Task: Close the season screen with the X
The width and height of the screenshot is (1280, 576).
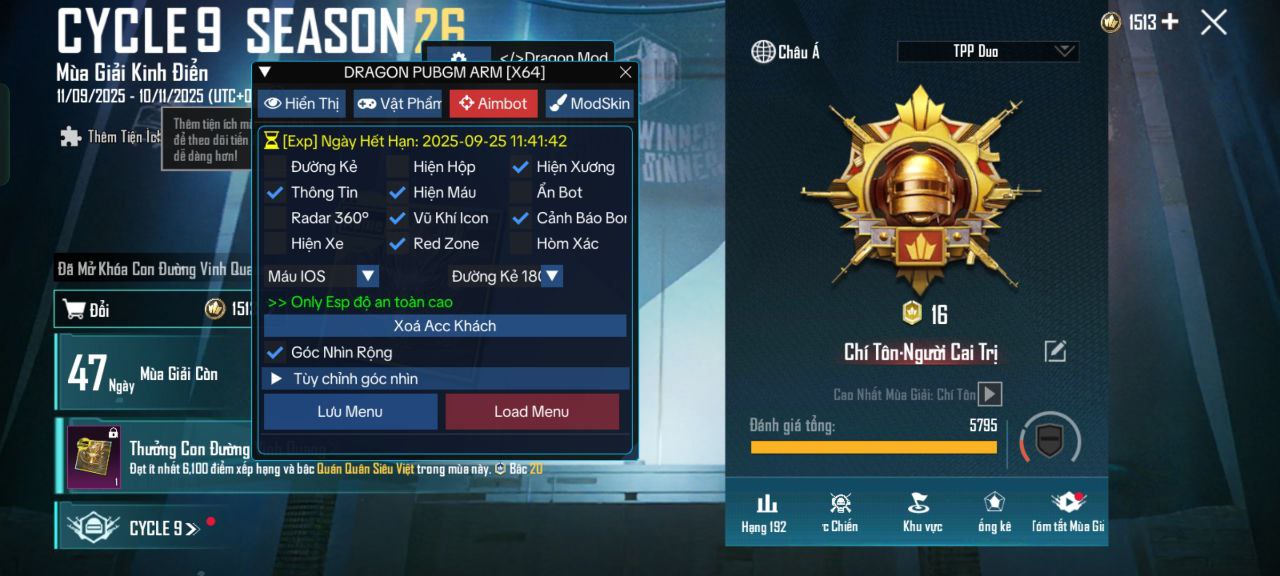Action: coord(1213,22)
